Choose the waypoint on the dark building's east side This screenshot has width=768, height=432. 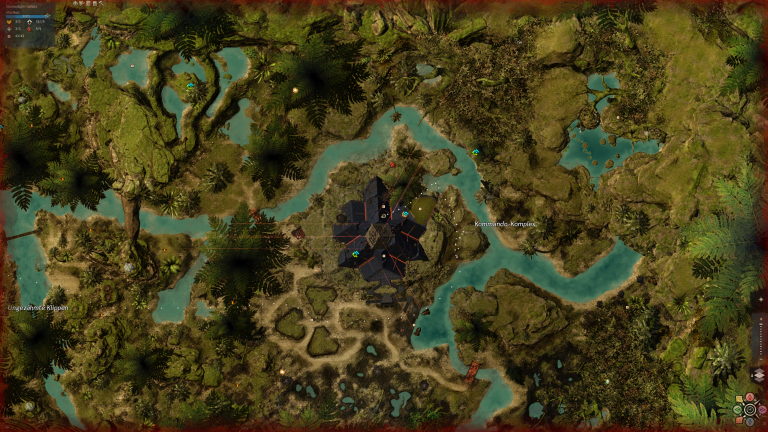click(x=405, y=214)
